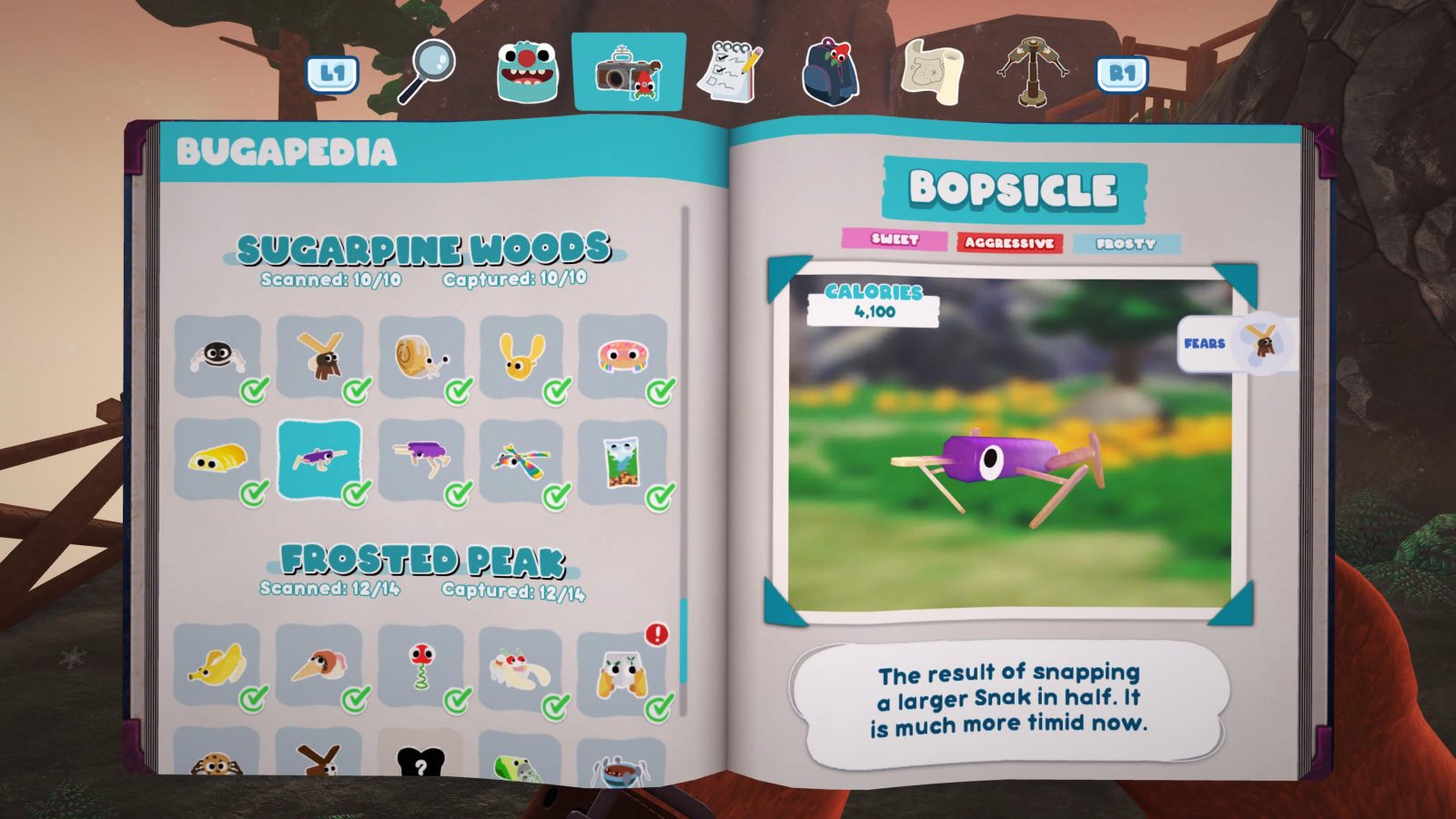Click the SWEET trait tag
This screenshot has height=819, width=1456.
click(894, 239)
